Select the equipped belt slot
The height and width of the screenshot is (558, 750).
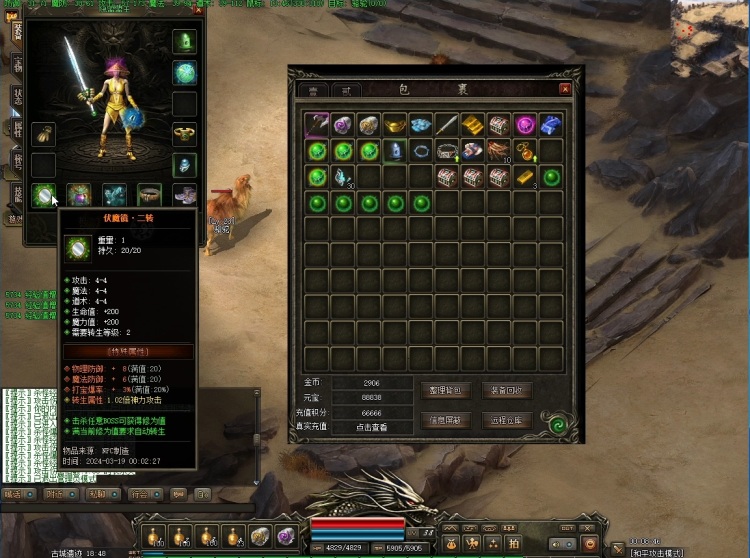click(149, 194)
